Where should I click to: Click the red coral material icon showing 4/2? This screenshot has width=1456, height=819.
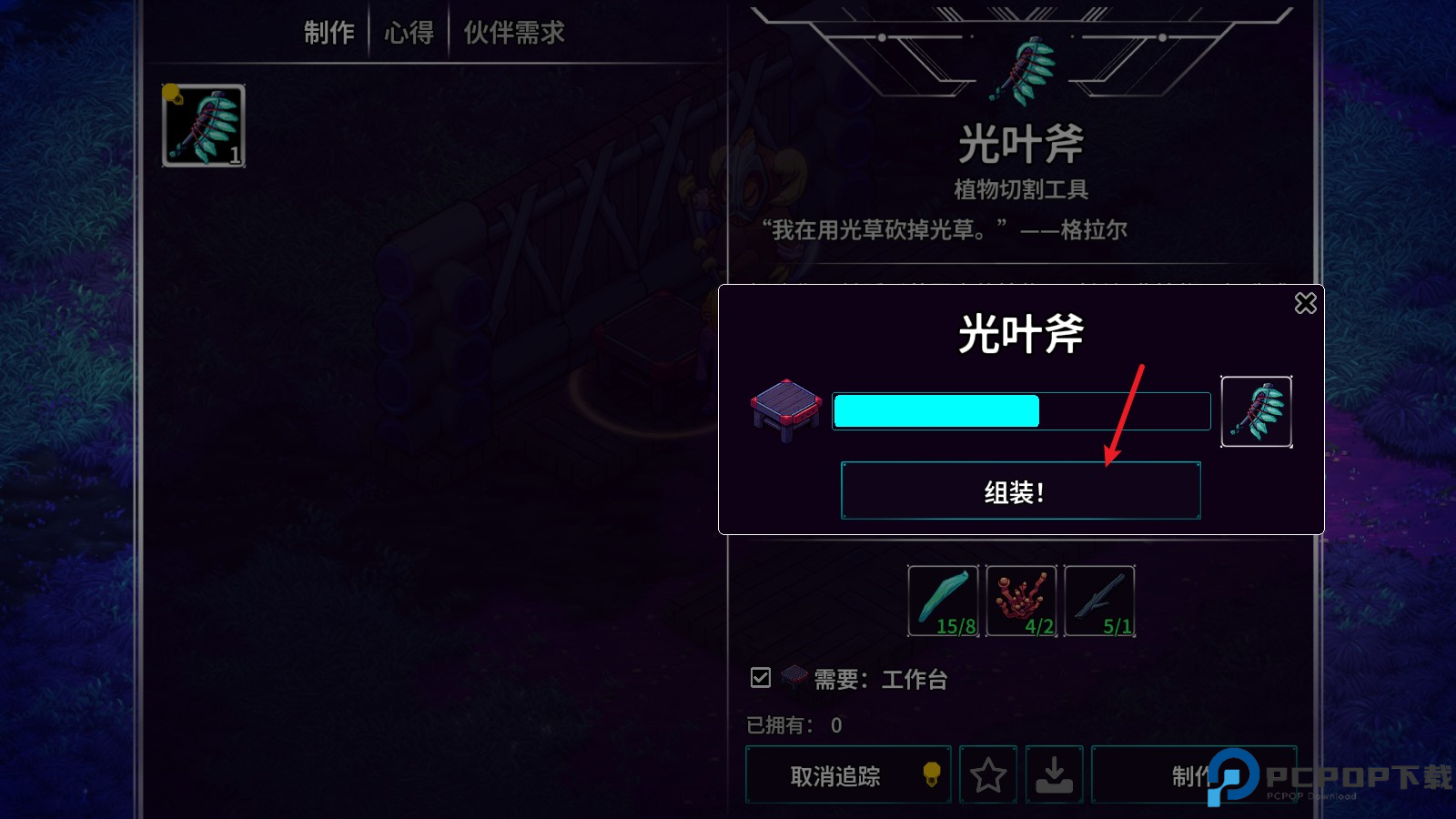pyautogui.click(x=1021, y=599)
